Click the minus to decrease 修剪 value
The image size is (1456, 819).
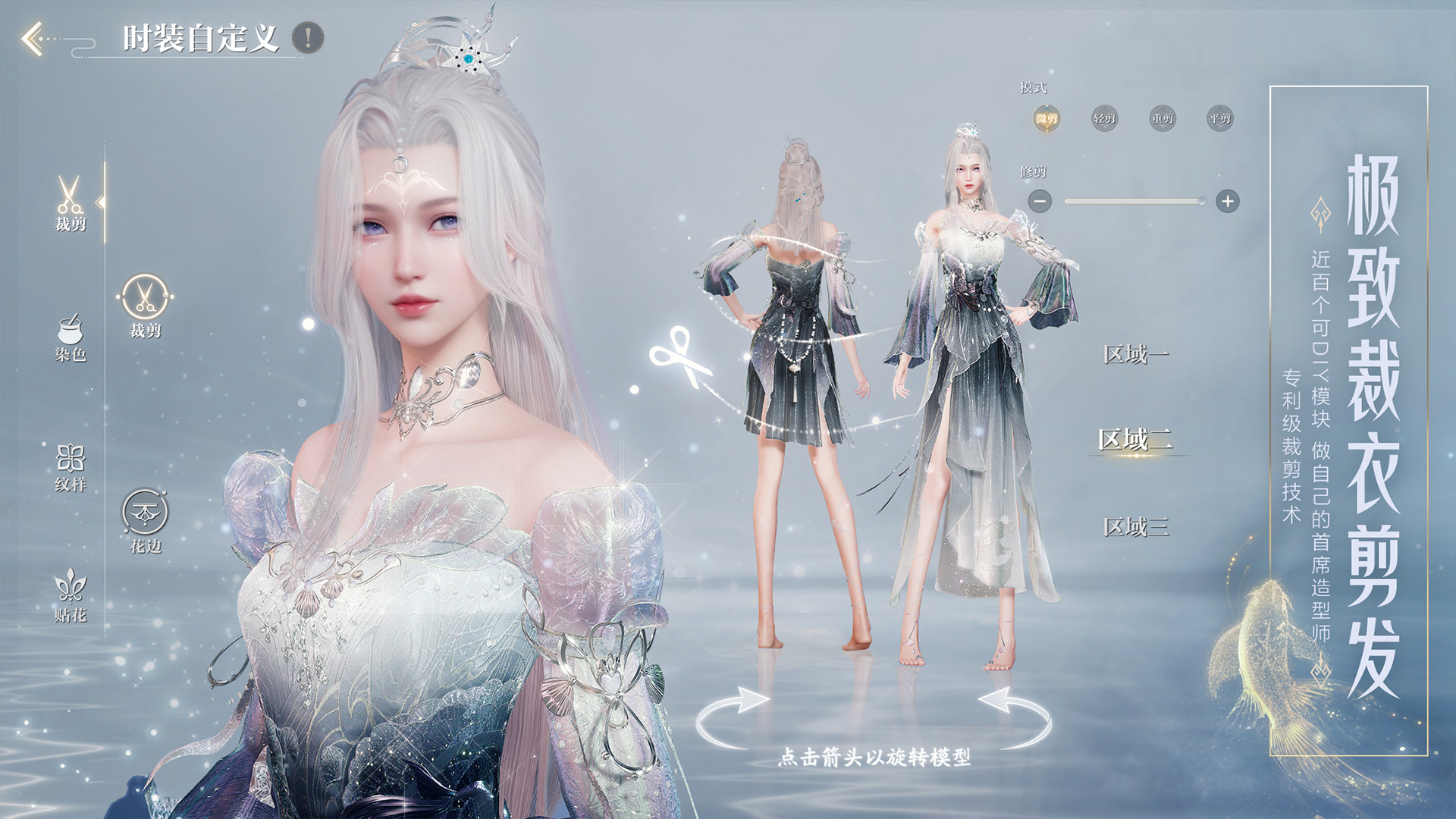pyautogui.click(x=1040, y=199)
